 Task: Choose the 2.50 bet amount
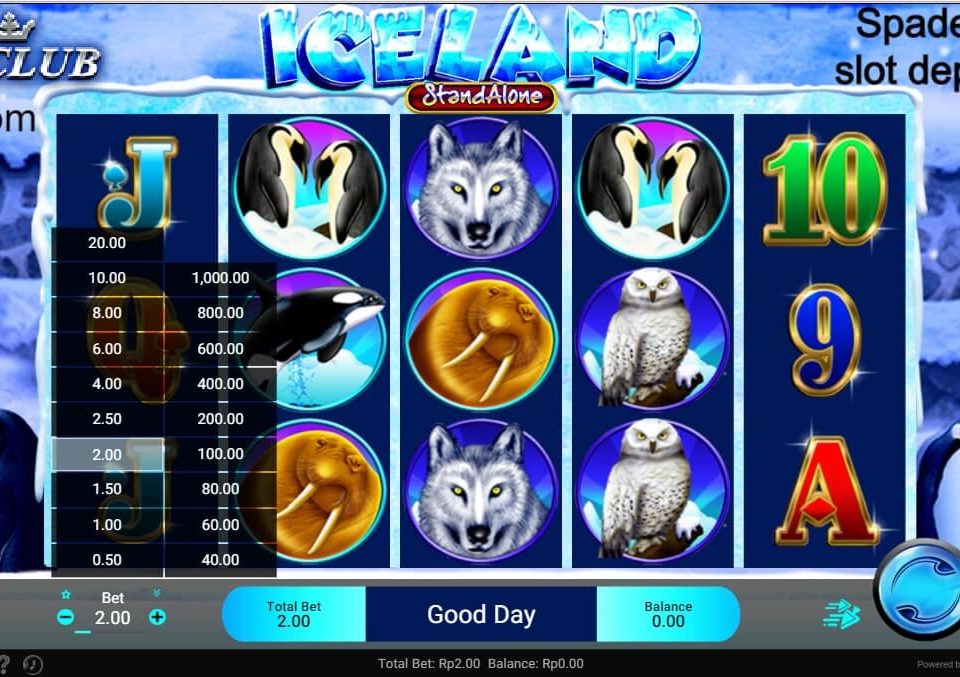click(x=107, y=419)
